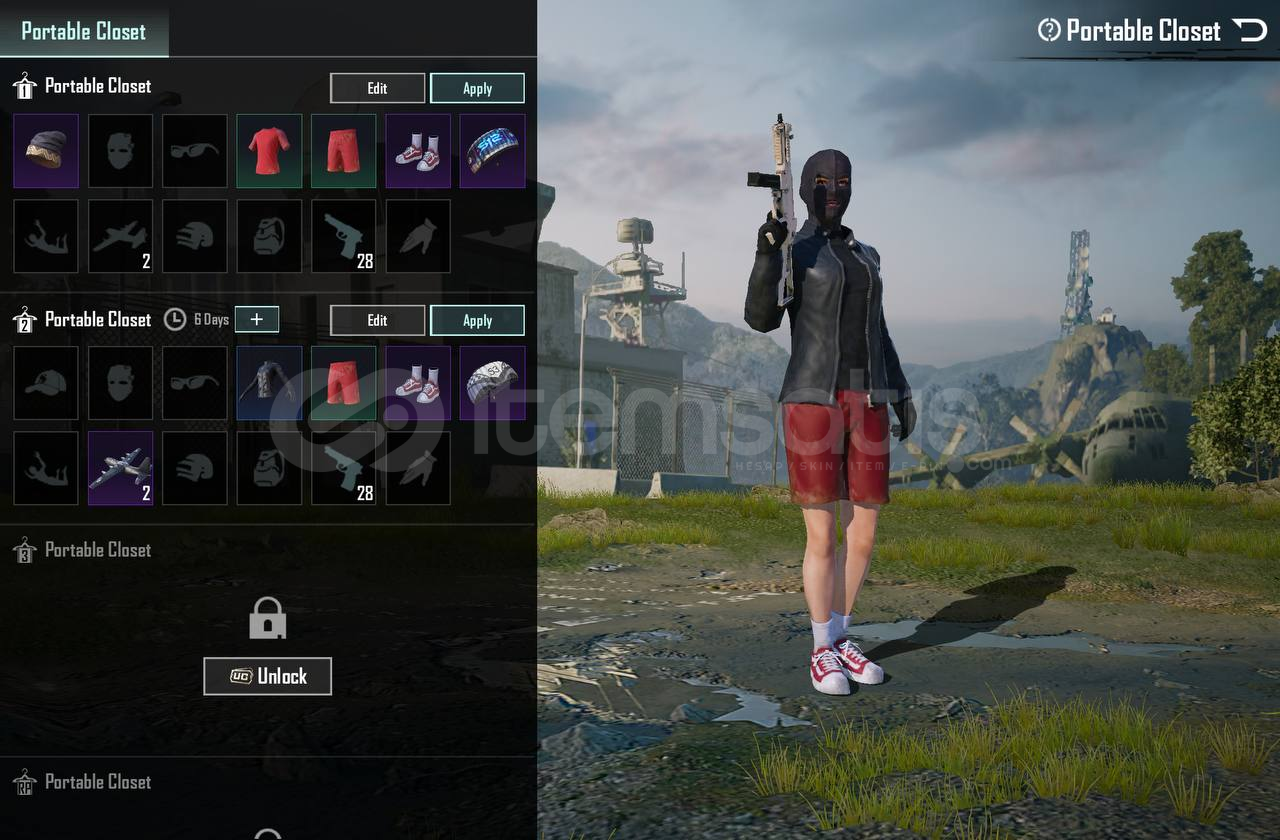Apply the second Portable Closet outfit

click(x=477, y=320)
